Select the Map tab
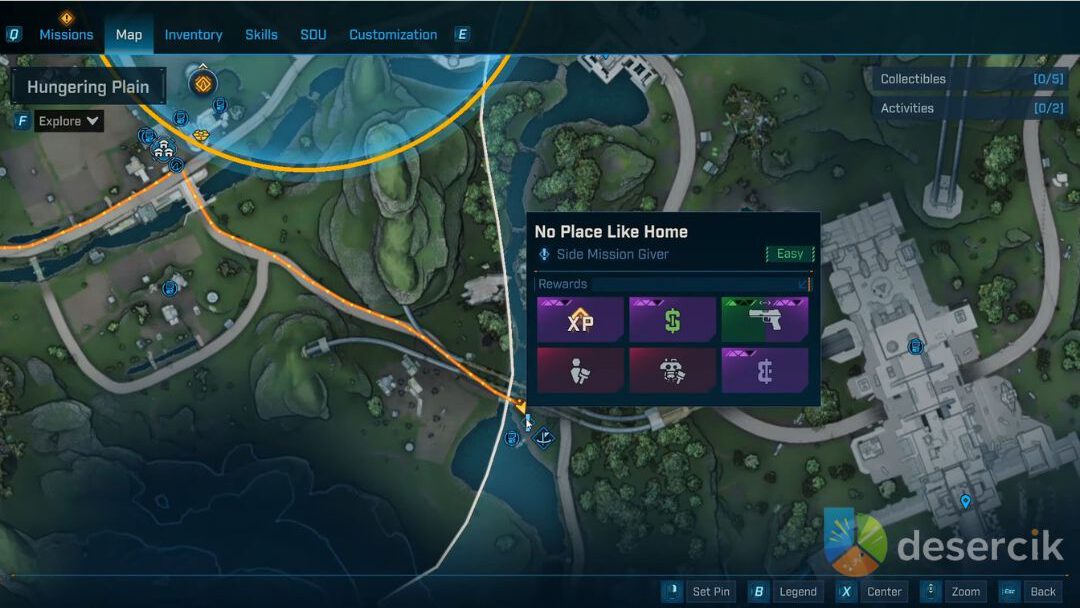The image size is (1080, 608). [129, 34]
